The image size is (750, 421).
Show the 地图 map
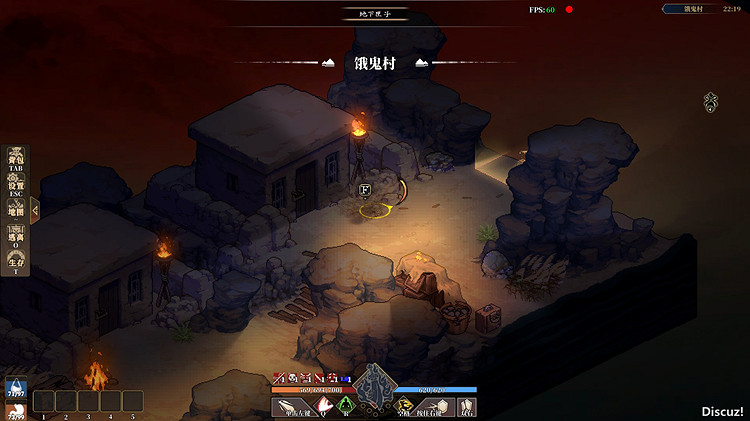point(16,210)
